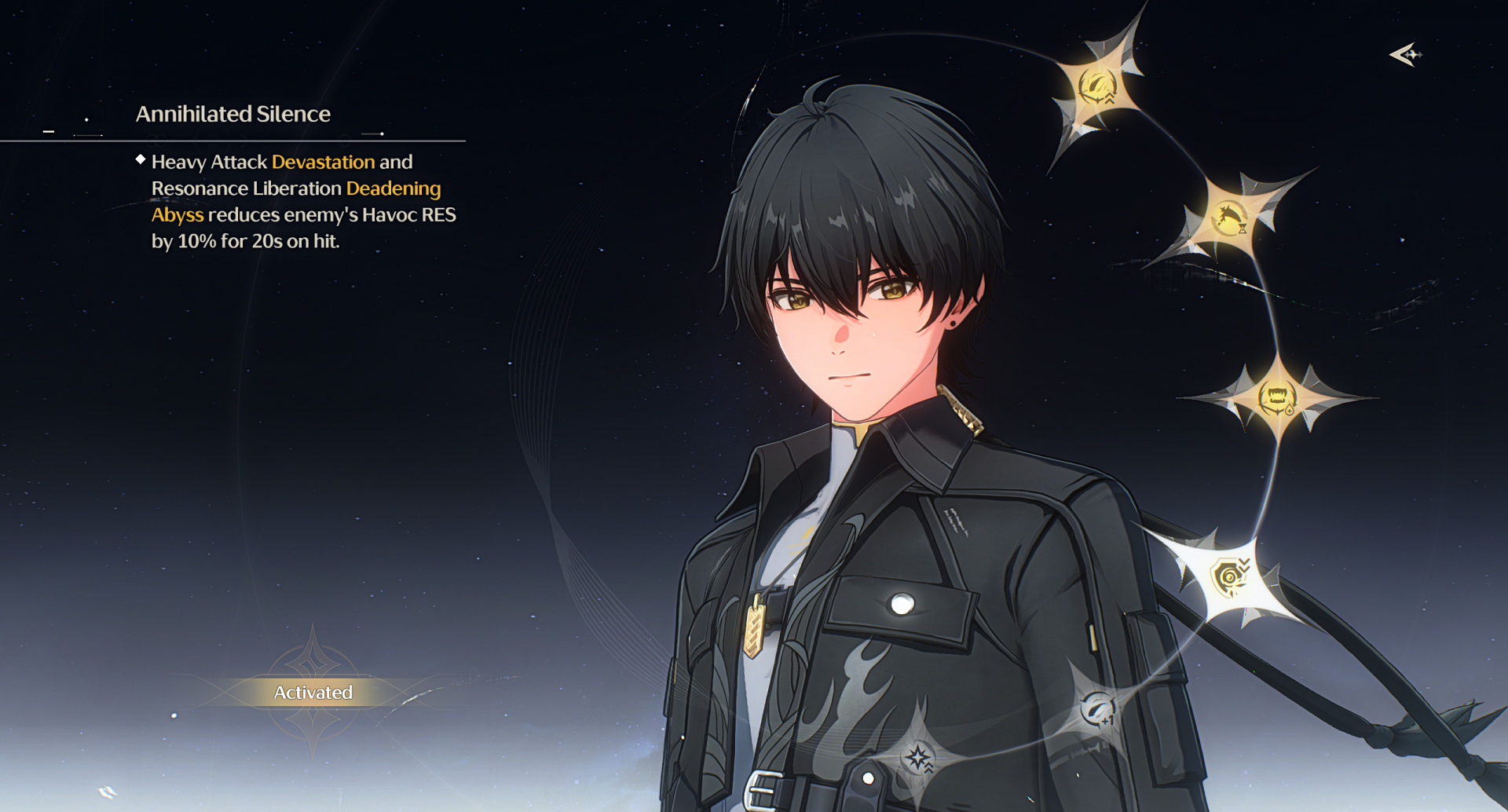Inspect the locked starburst resonance node
This screenshot has width=1508, height=812.
click(917, 758)
